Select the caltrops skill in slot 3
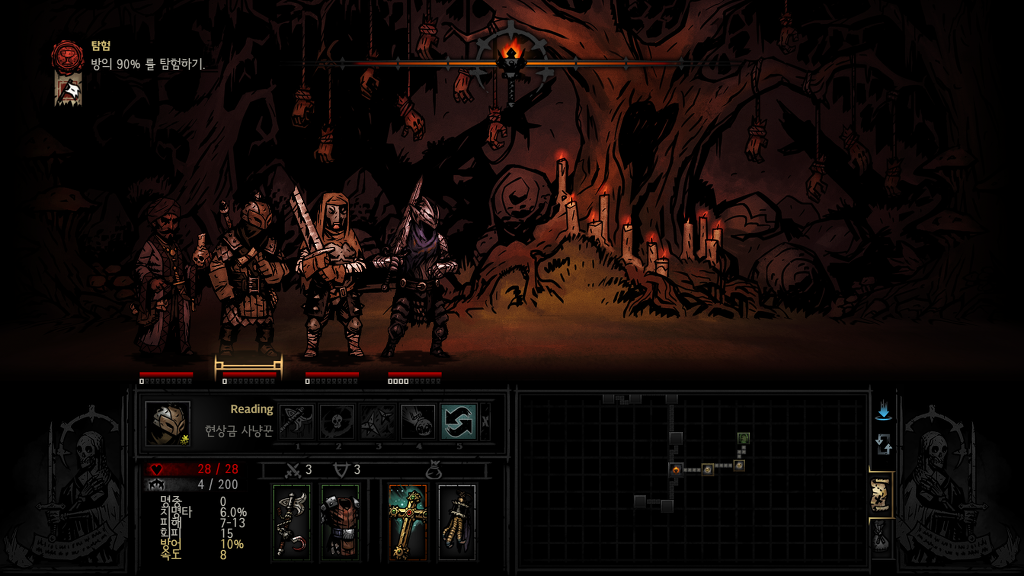1024x576 pixels. pos(377,421)
